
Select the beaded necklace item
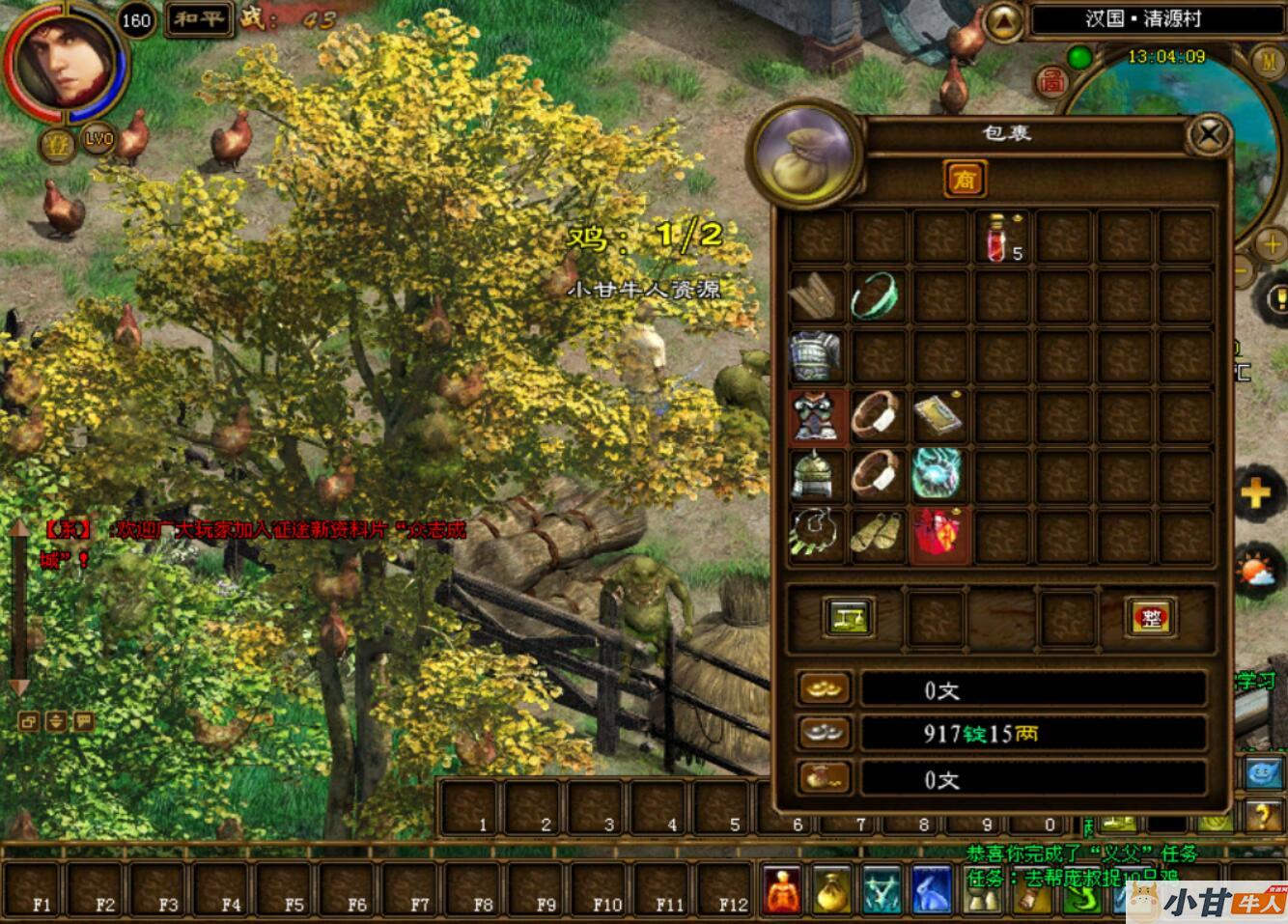point(817,535)
